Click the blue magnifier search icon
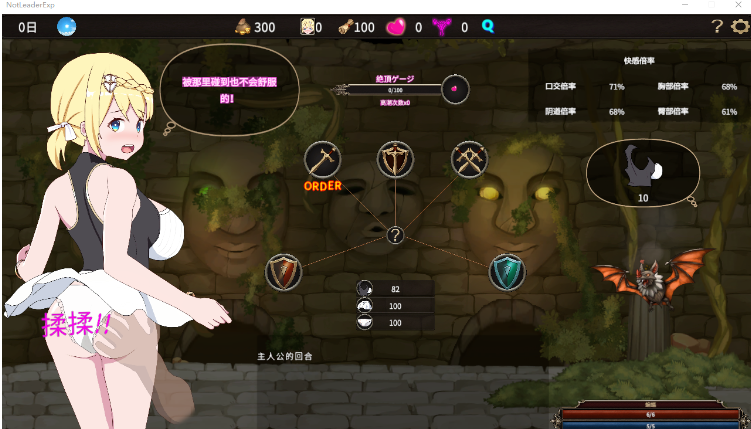 tap(488, 27)
